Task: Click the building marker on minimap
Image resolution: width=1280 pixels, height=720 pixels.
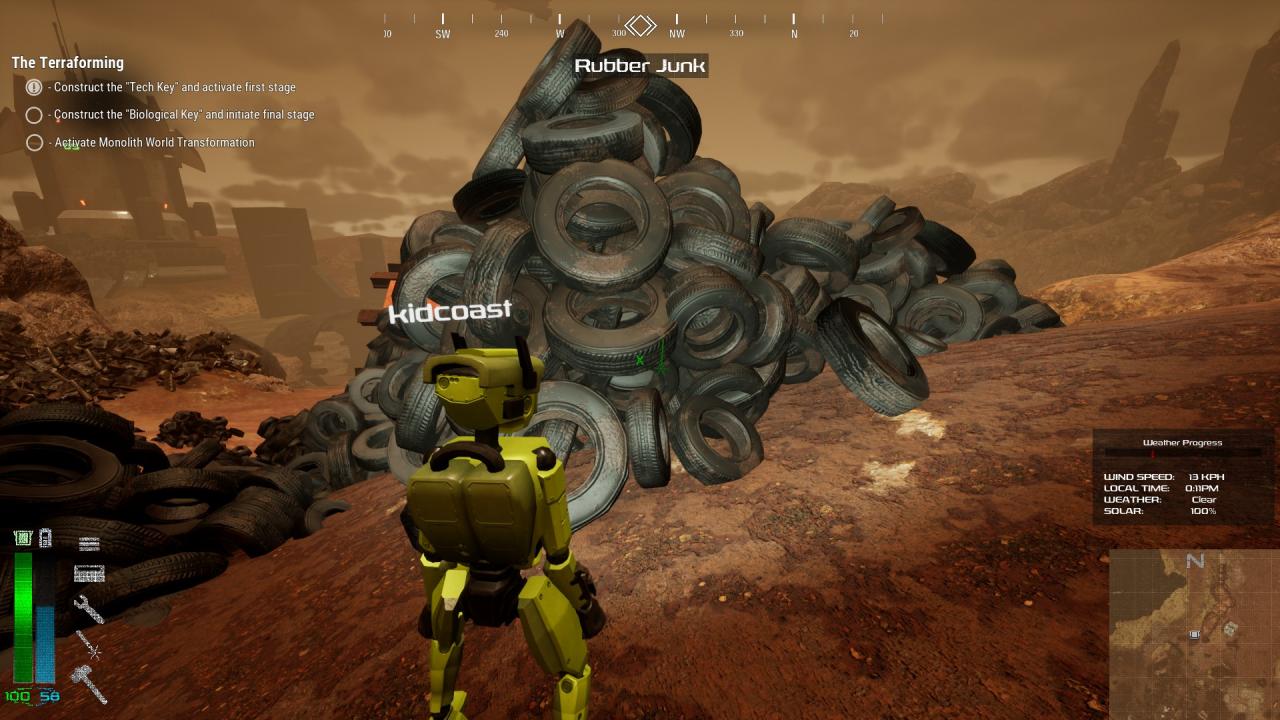Action: [1229, 628]
